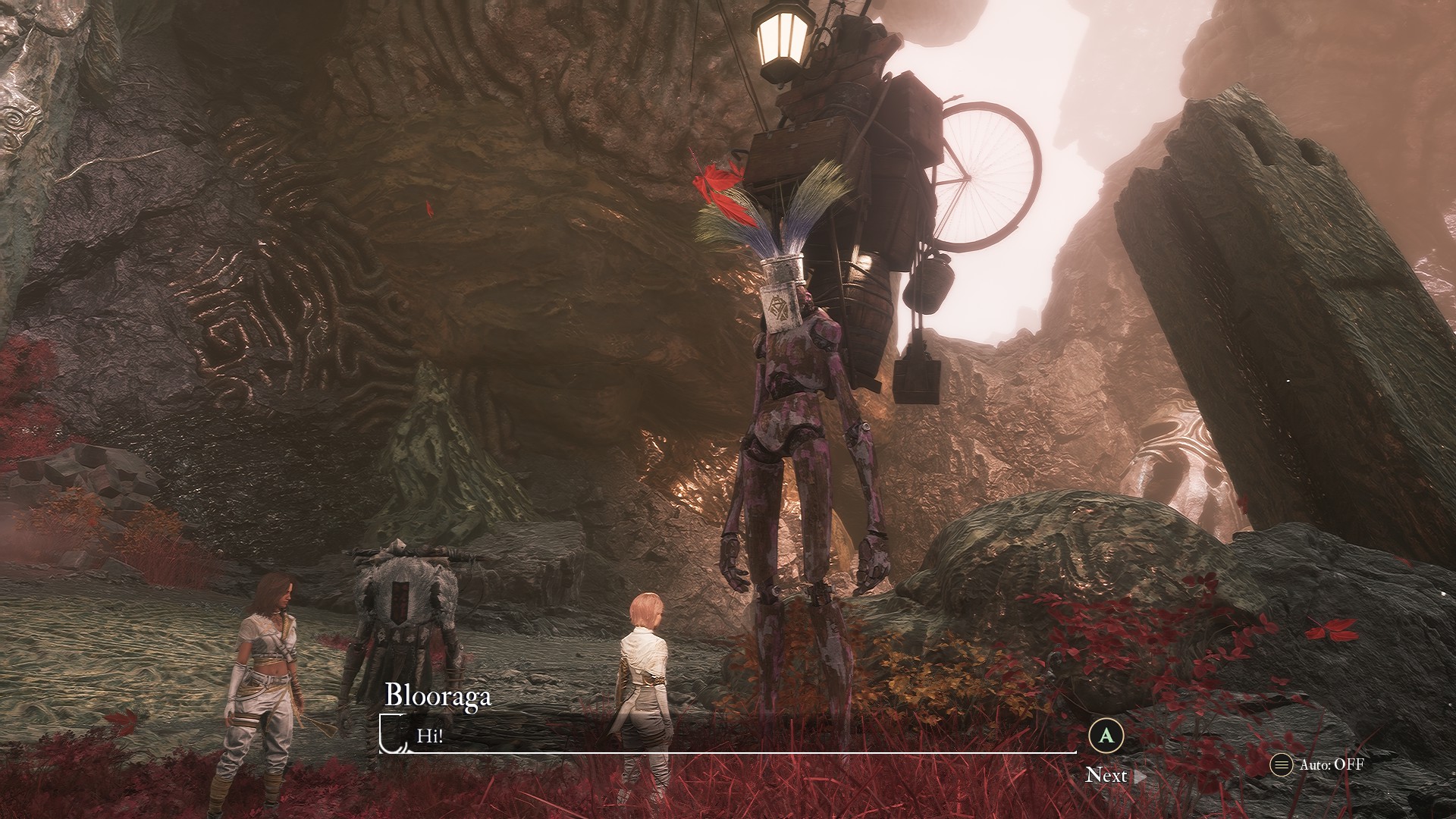
Task: Toggle the Auto: OFF dialogue setting
Action: click(1318, 764)
